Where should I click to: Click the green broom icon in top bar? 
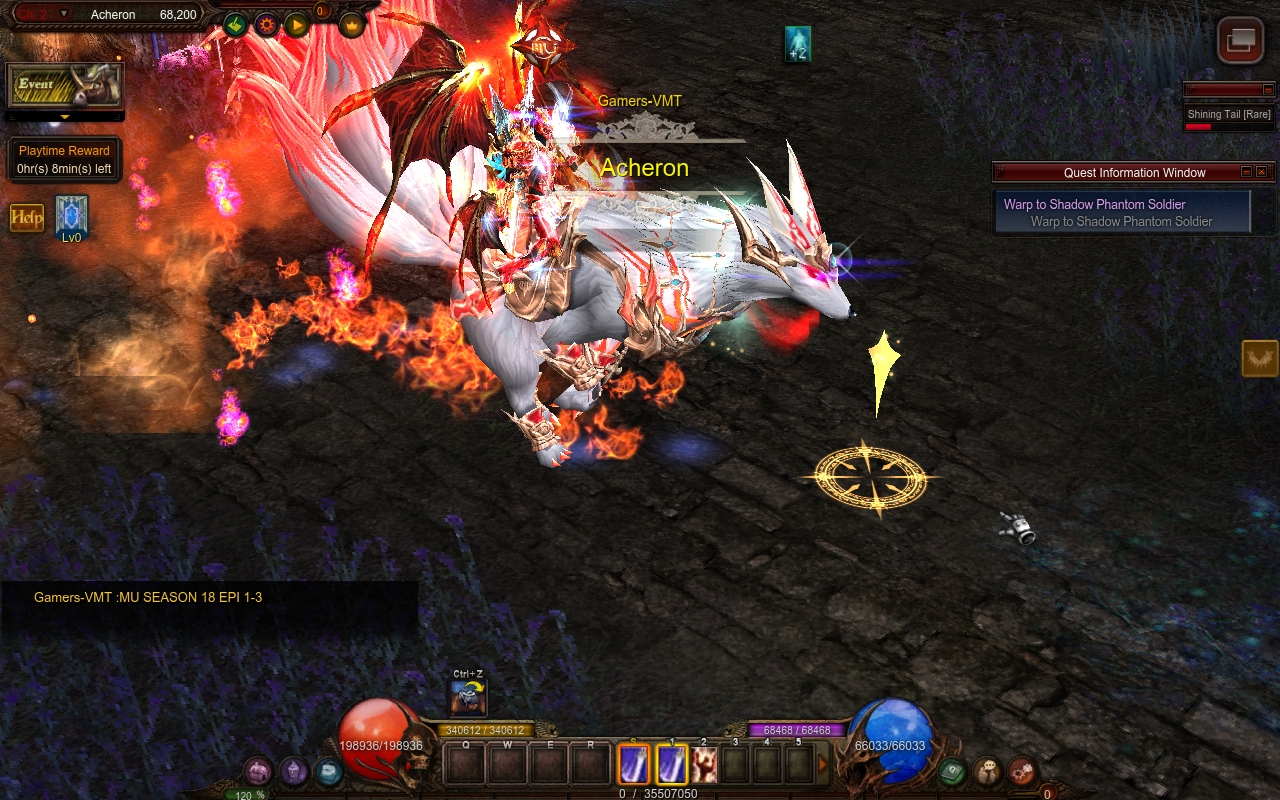tap(235, 24)
